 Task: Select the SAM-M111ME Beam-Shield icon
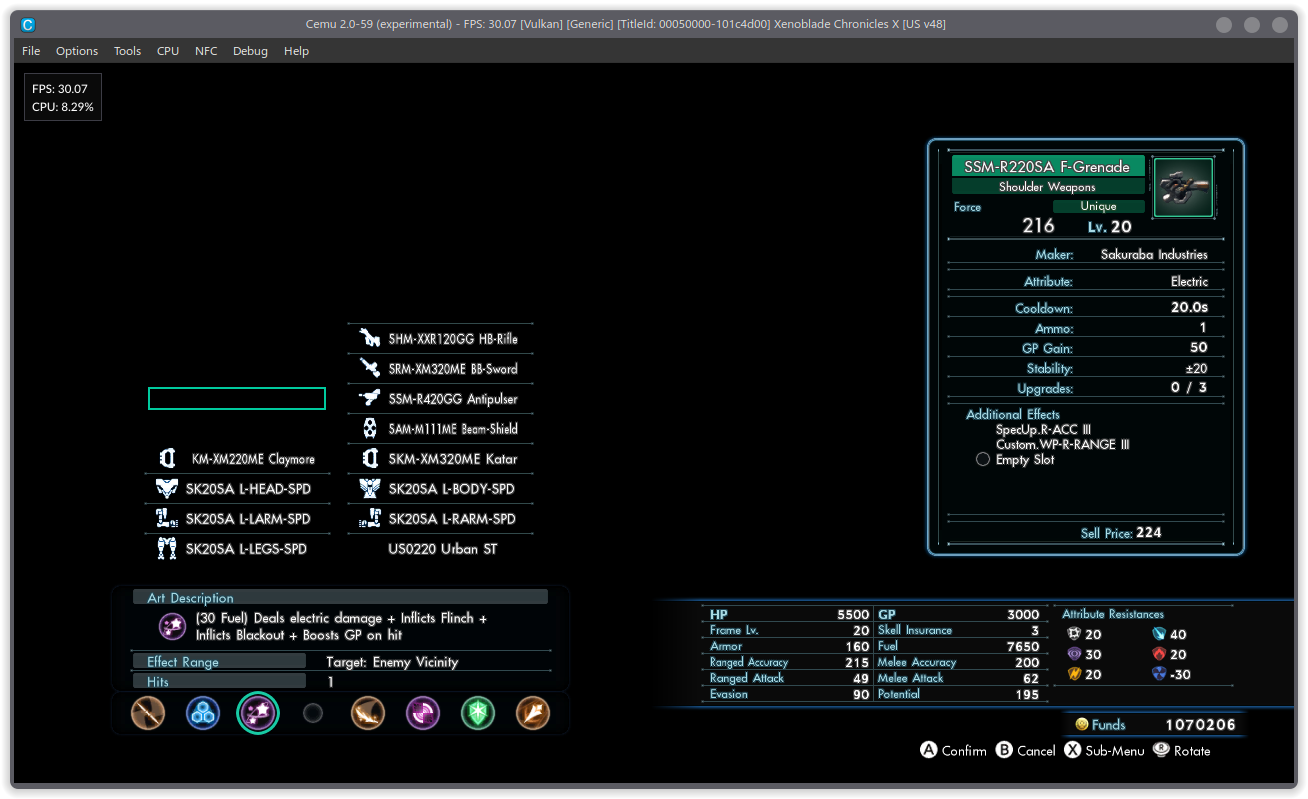[369, 428]
